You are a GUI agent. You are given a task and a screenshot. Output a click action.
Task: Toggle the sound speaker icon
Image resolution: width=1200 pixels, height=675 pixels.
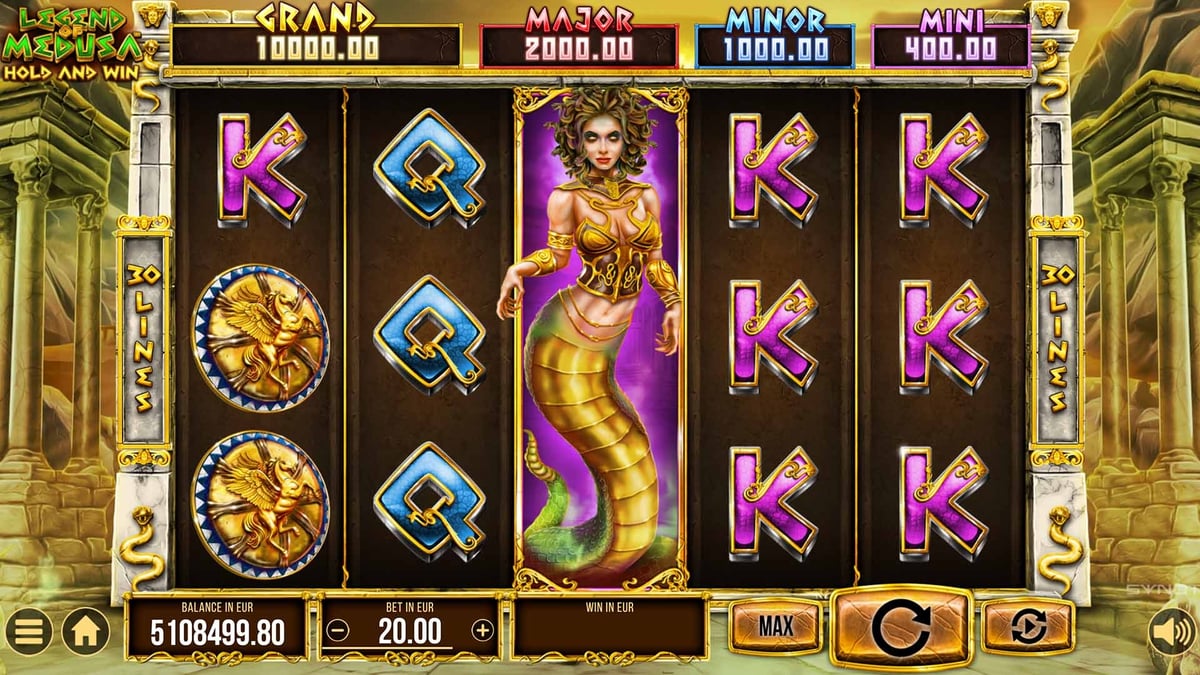(x=1169, y=630)
